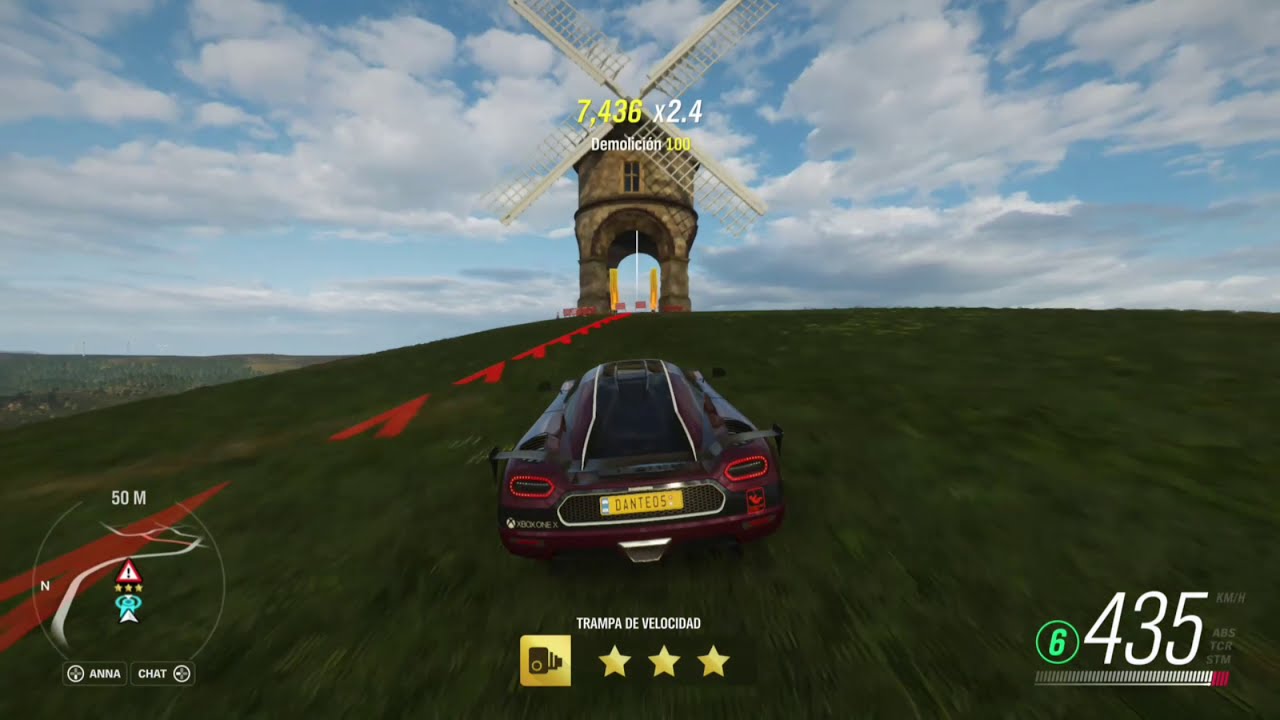
Task: Click the yellow speed trap camera icon
Action: 545,661
